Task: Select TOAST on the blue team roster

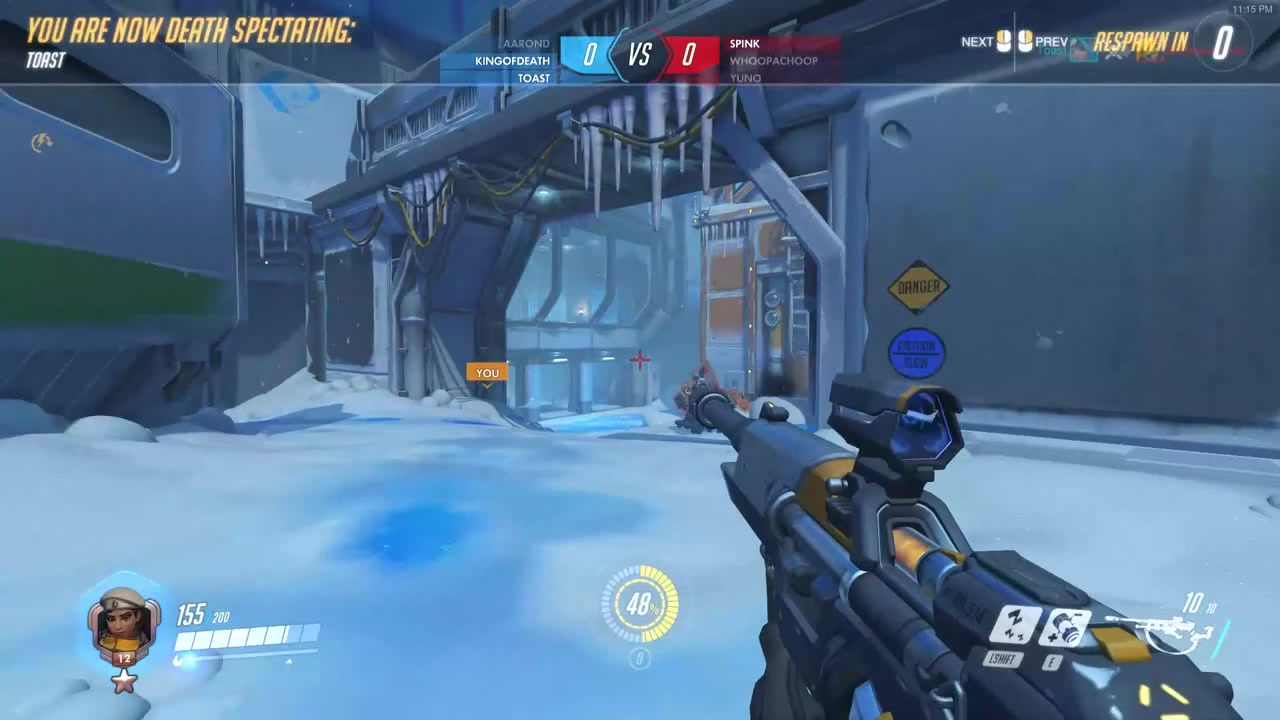Action: point(533,77)
